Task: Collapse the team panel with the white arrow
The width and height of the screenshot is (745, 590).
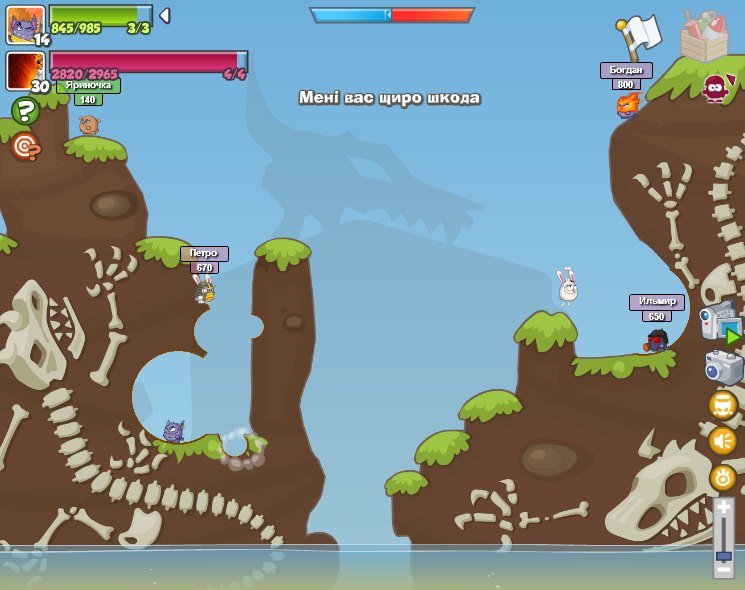Action: [165, 16]
